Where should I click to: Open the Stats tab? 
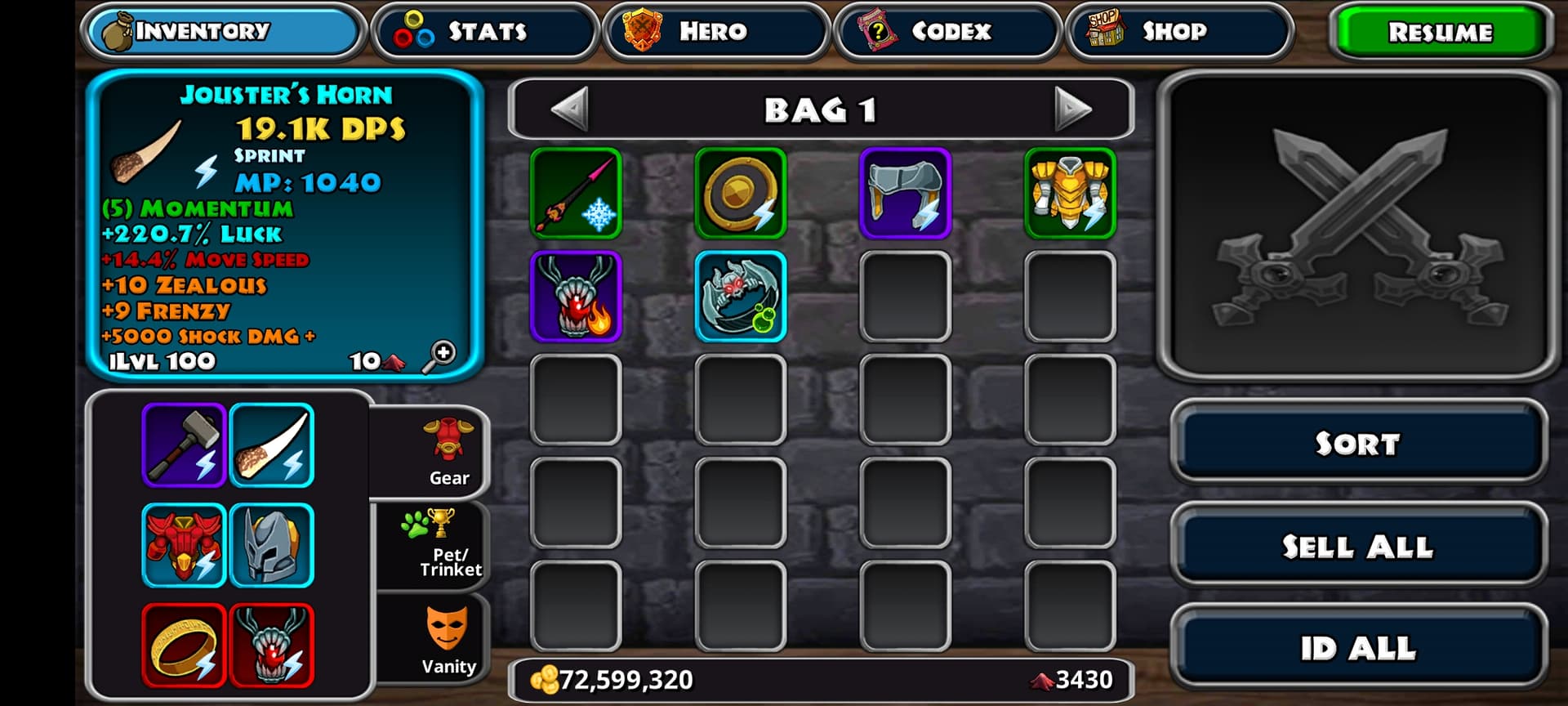tap(485, 32)
